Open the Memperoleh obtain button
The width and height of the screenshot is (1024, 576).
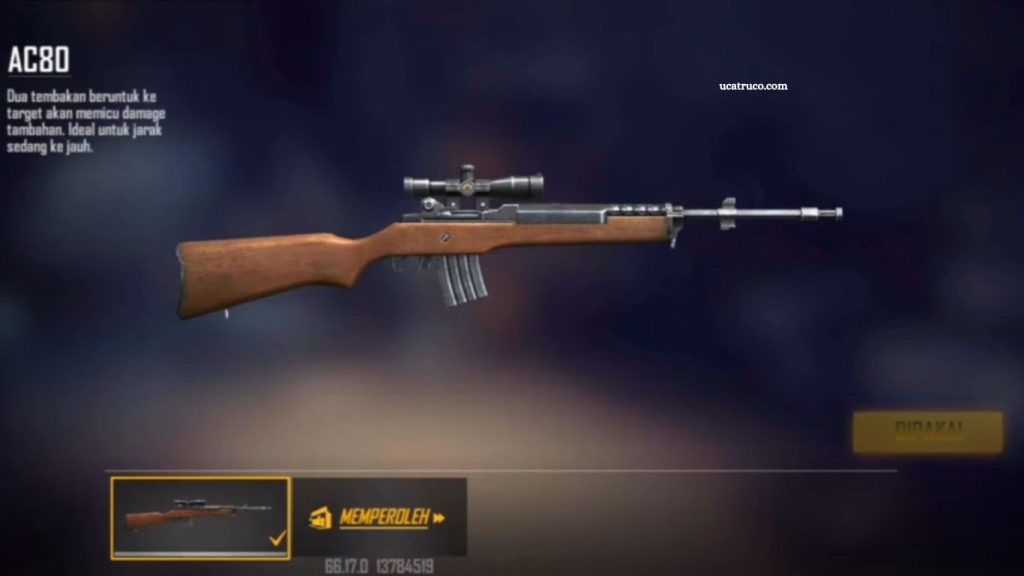click(x=381, y=517)
